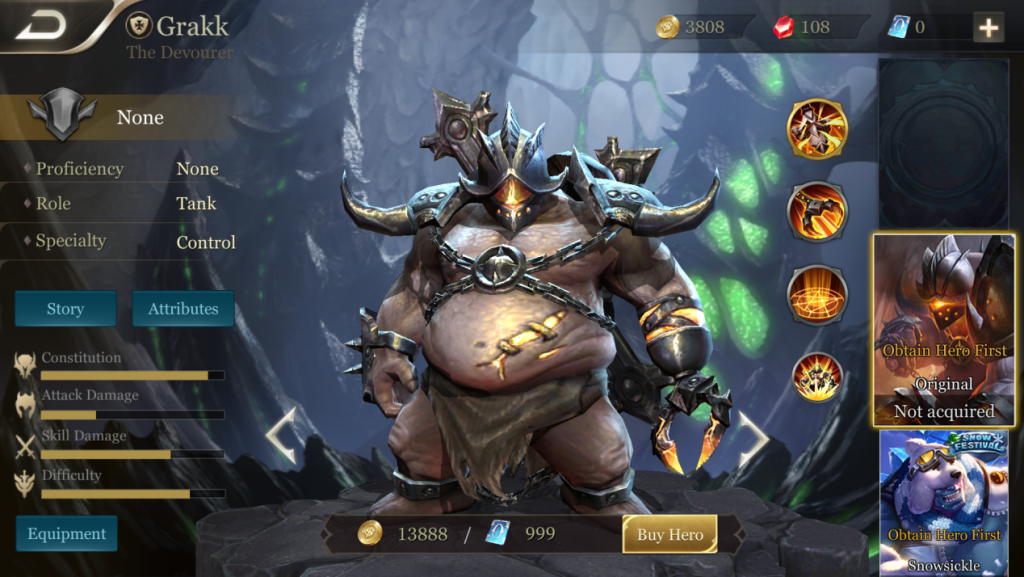The height and width of the screenshot is (577, 1024).
Task: View the glowing circle skill icon
Action: 817,295
